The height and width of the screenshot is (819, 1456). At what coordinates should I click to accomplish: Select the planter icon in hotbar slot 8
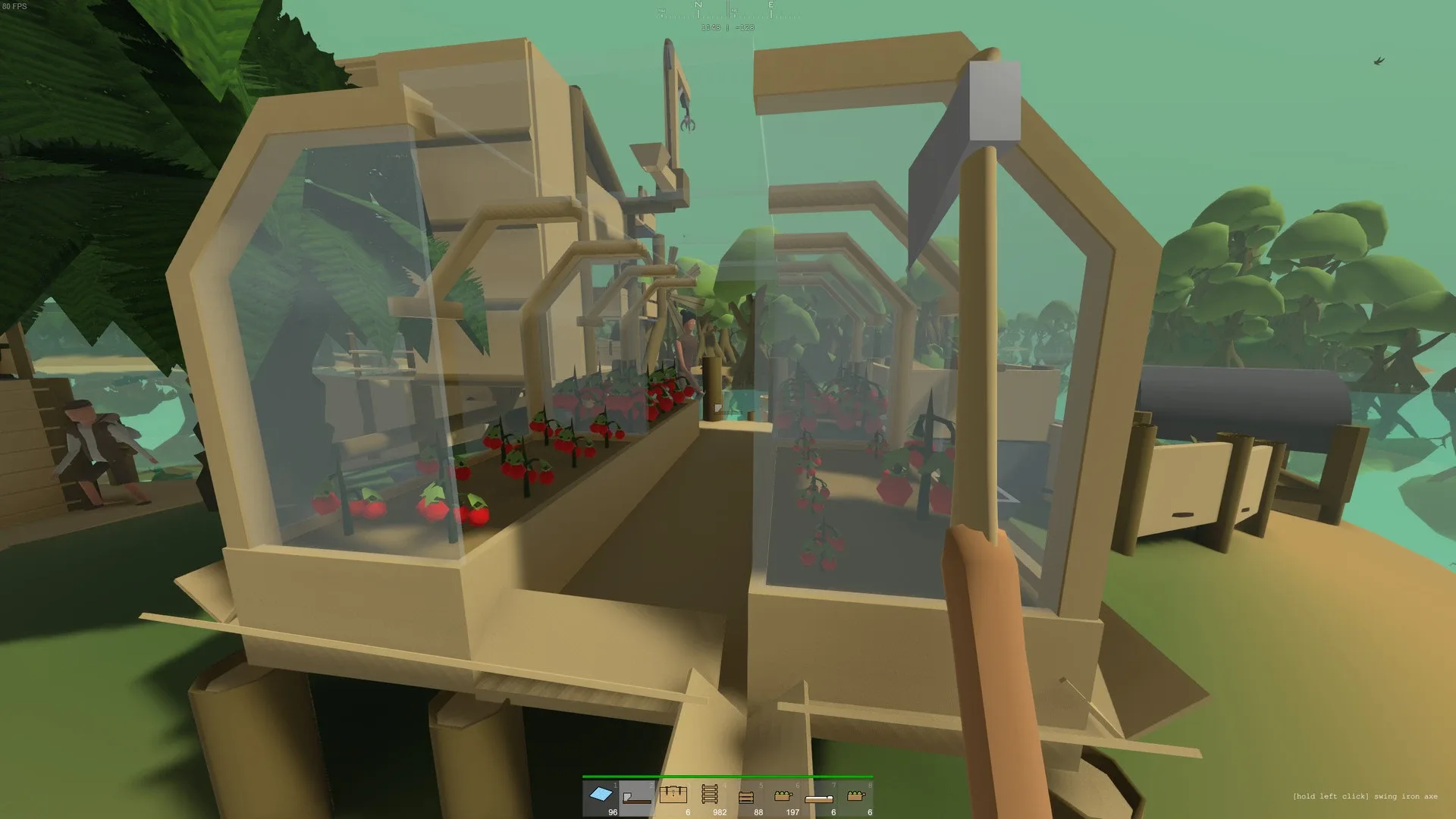pyautogui.click(x=855, y=796)
